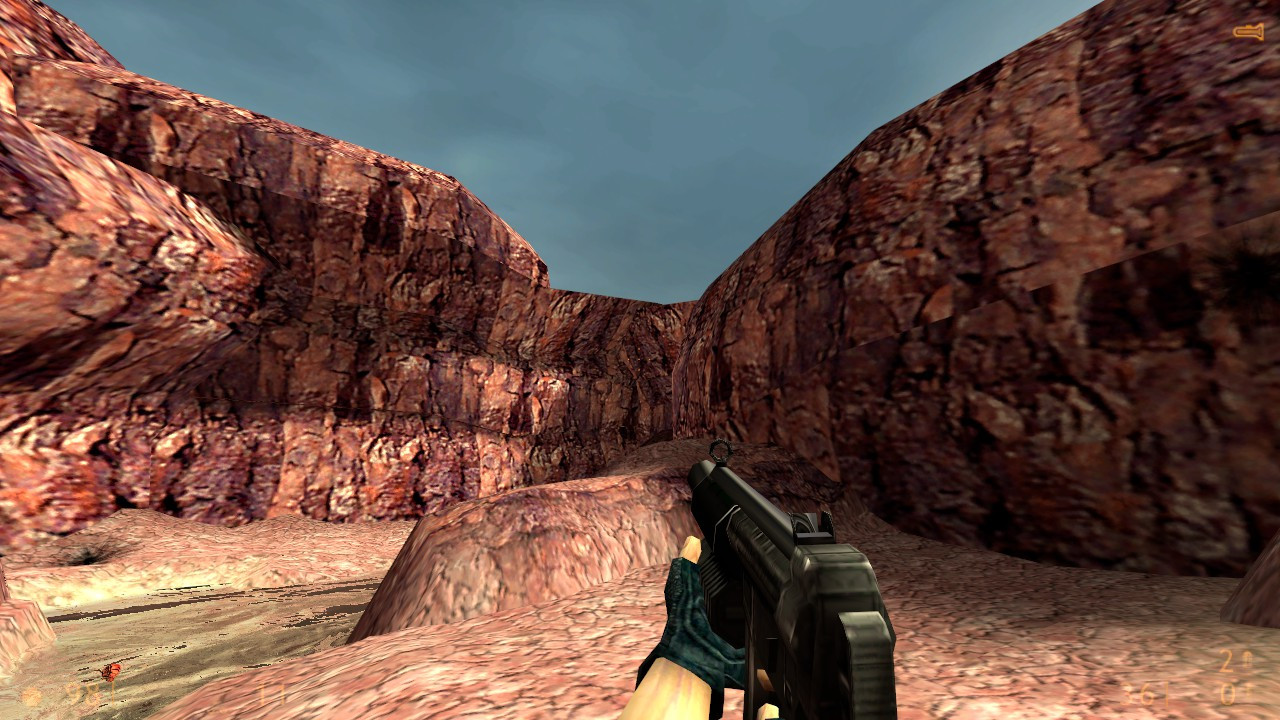The image size is (1280, 720).
Task: Click the ammo count reading 36
Action: (x=1135, y=692)
